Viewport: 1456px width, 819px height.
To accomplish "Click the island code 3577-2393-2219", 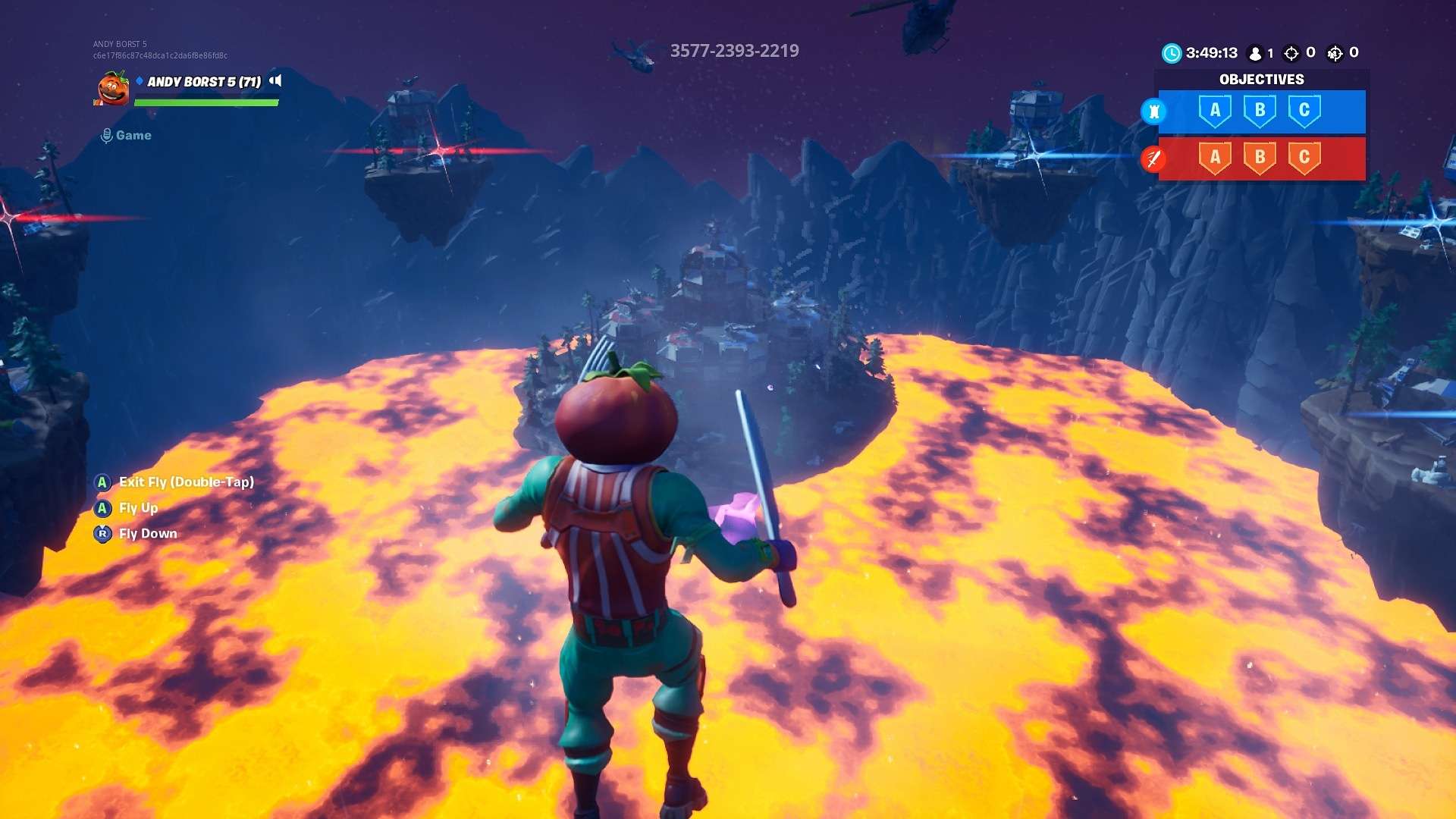I will 733,51.
